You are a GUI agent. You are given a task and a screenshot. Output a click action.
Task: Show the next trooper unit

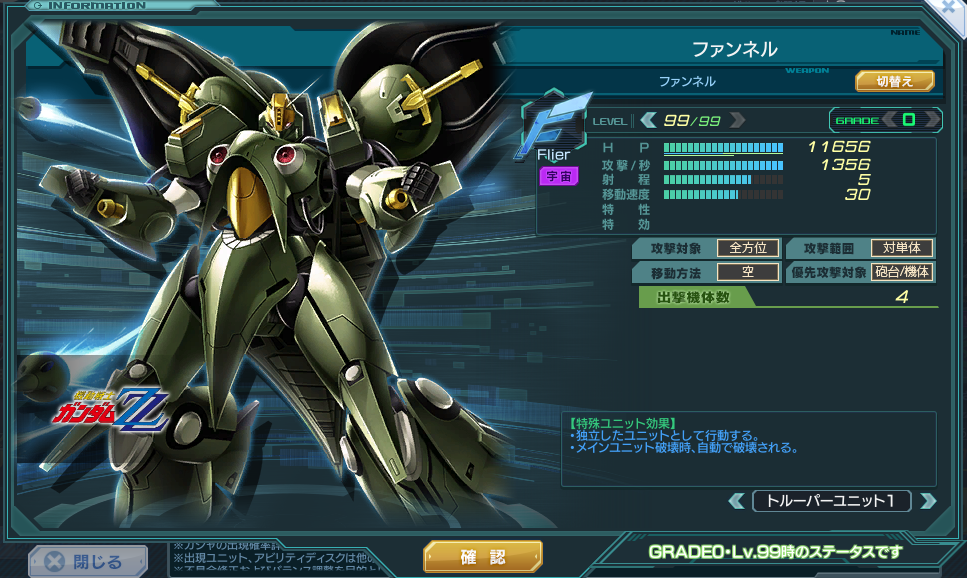click(928, 501)
